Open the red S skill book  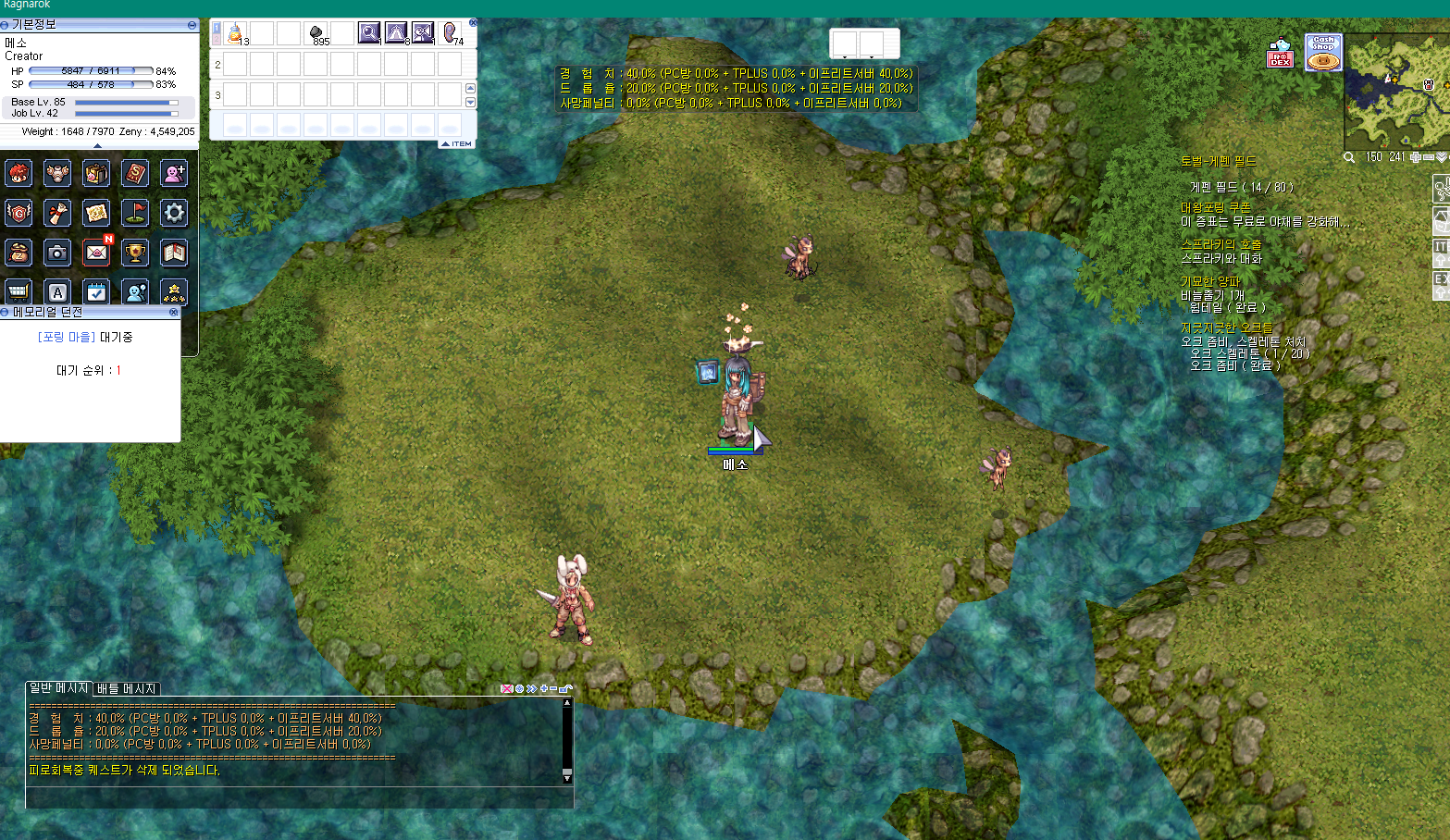click(x=135, y=173)
